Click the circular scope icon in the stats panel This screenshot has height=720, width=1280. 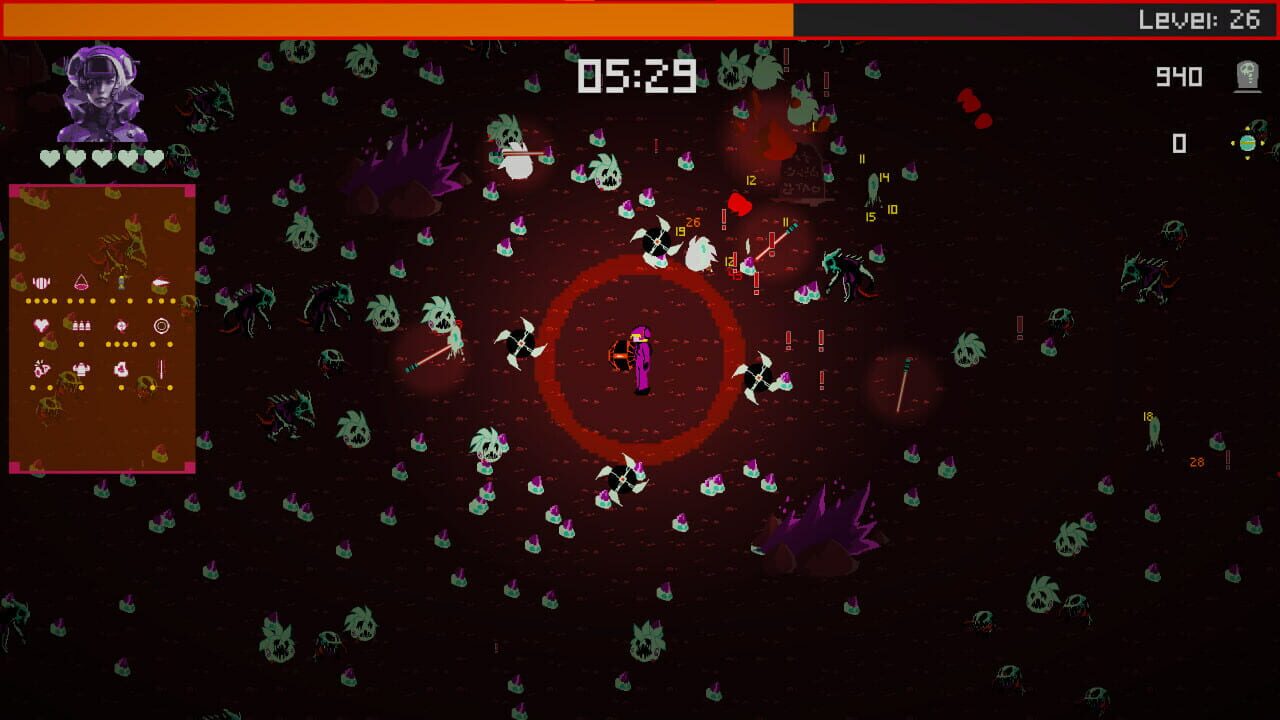[x=162, y=326]
